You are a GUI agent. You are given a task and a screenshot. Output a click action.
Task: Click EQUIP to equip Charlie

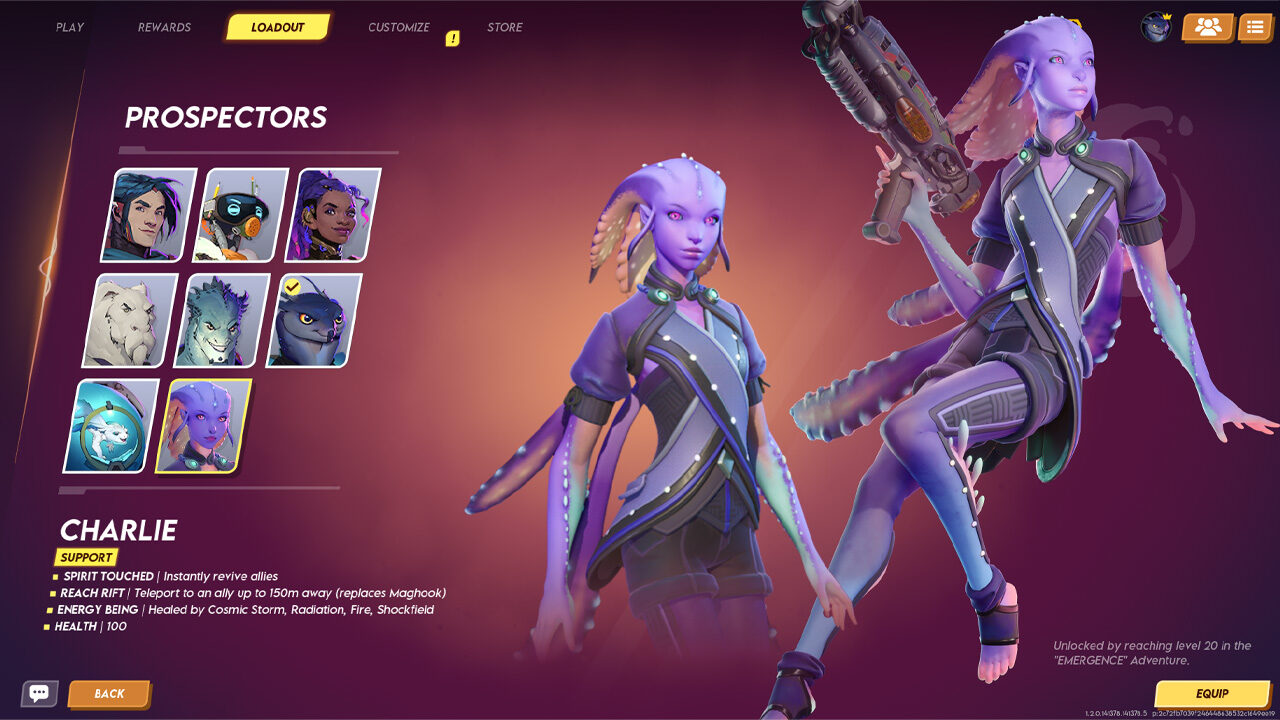(1212, 693)
